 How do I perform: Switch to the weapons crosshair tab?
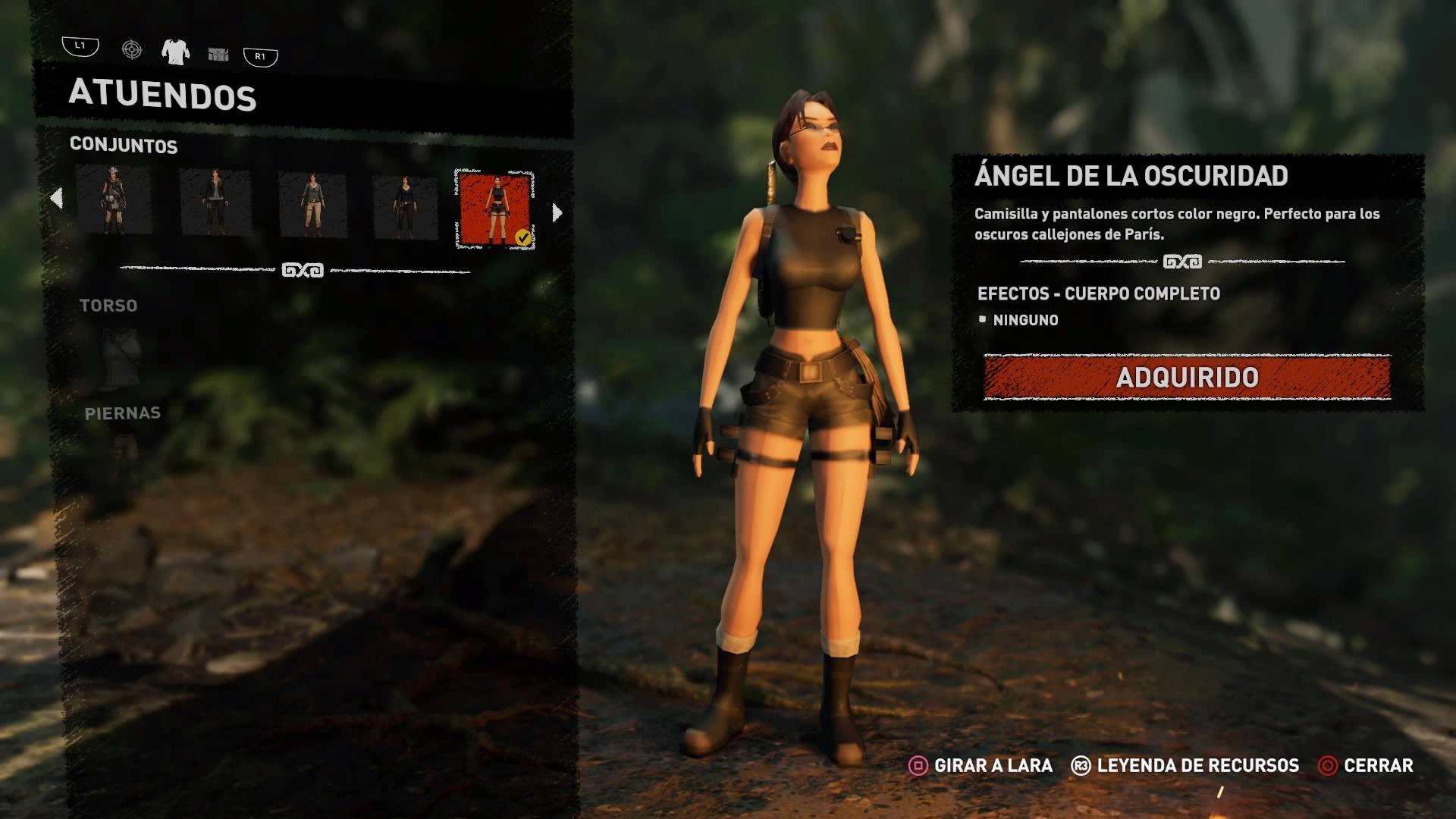132,50
